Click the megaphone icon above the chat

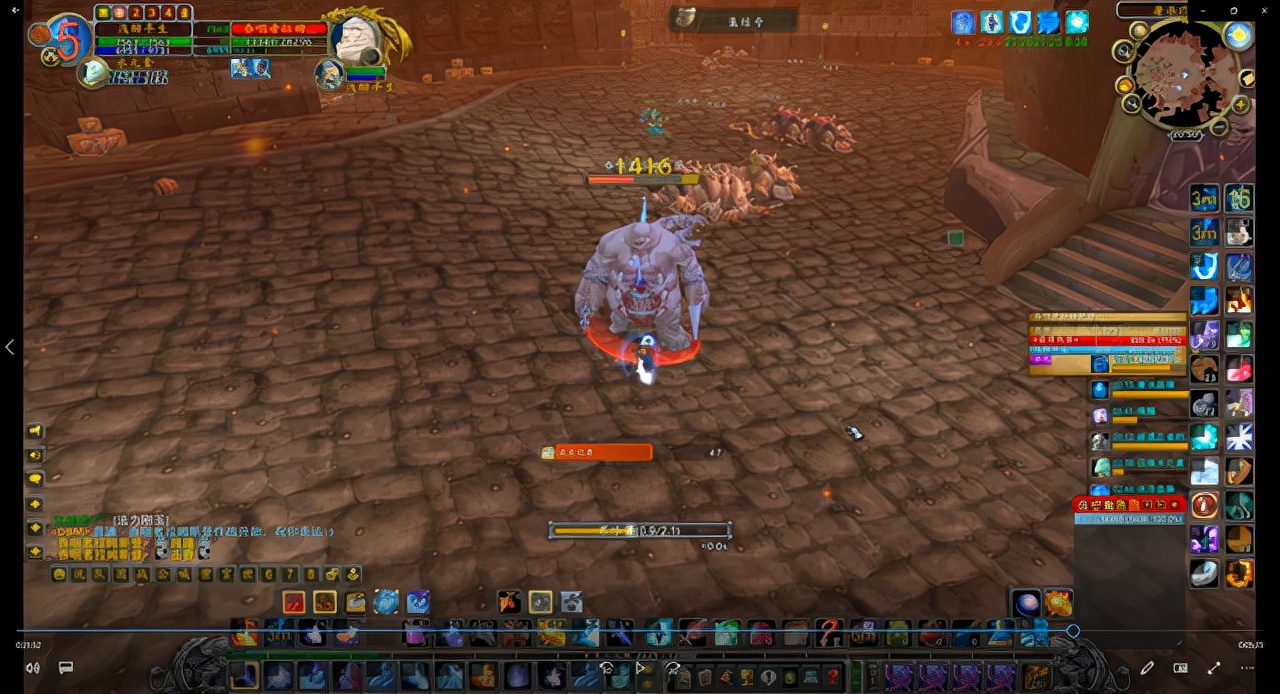[x=35, y=431]
